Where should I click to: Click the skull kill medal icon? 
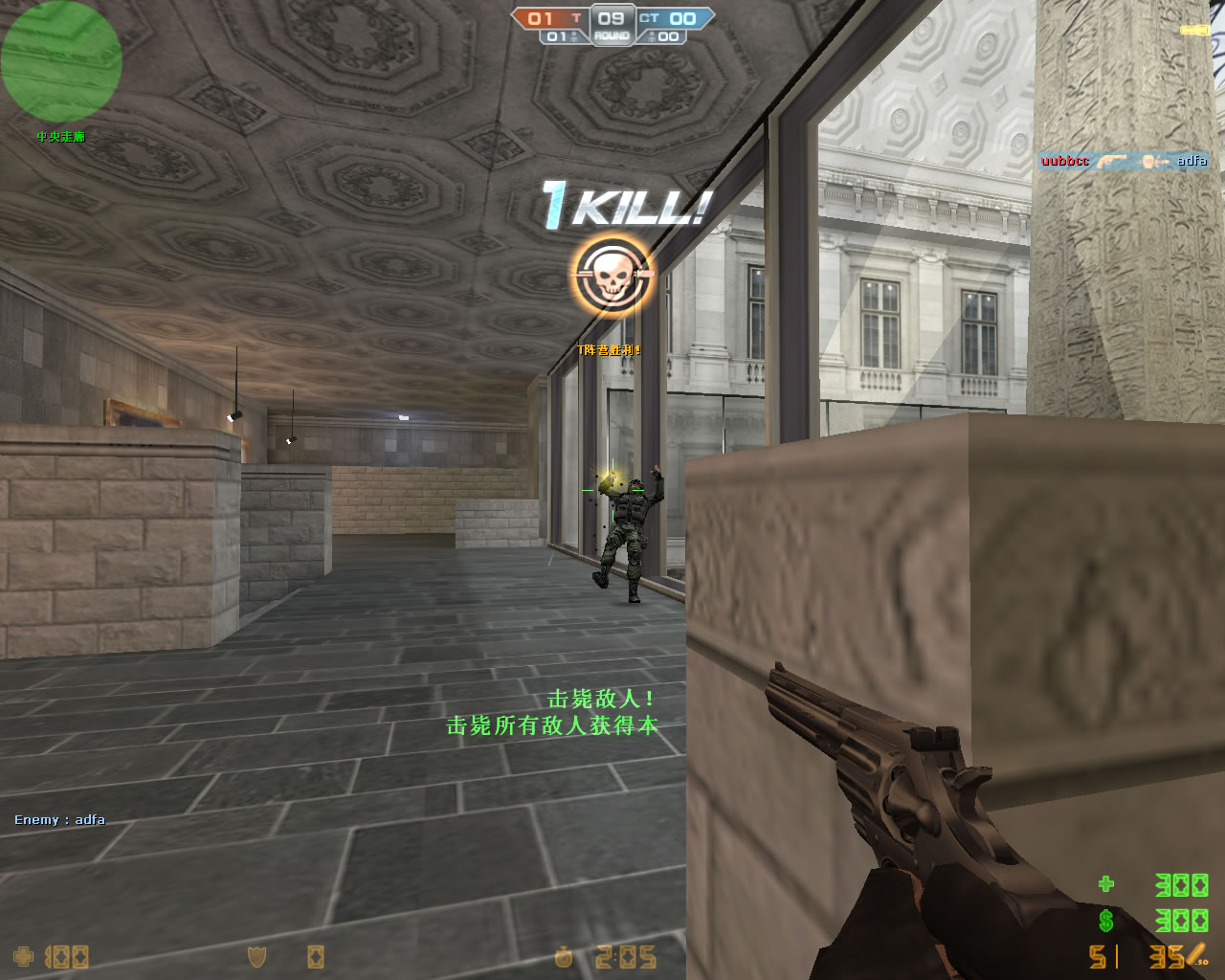pyautogui.click(x=612, y=276)
